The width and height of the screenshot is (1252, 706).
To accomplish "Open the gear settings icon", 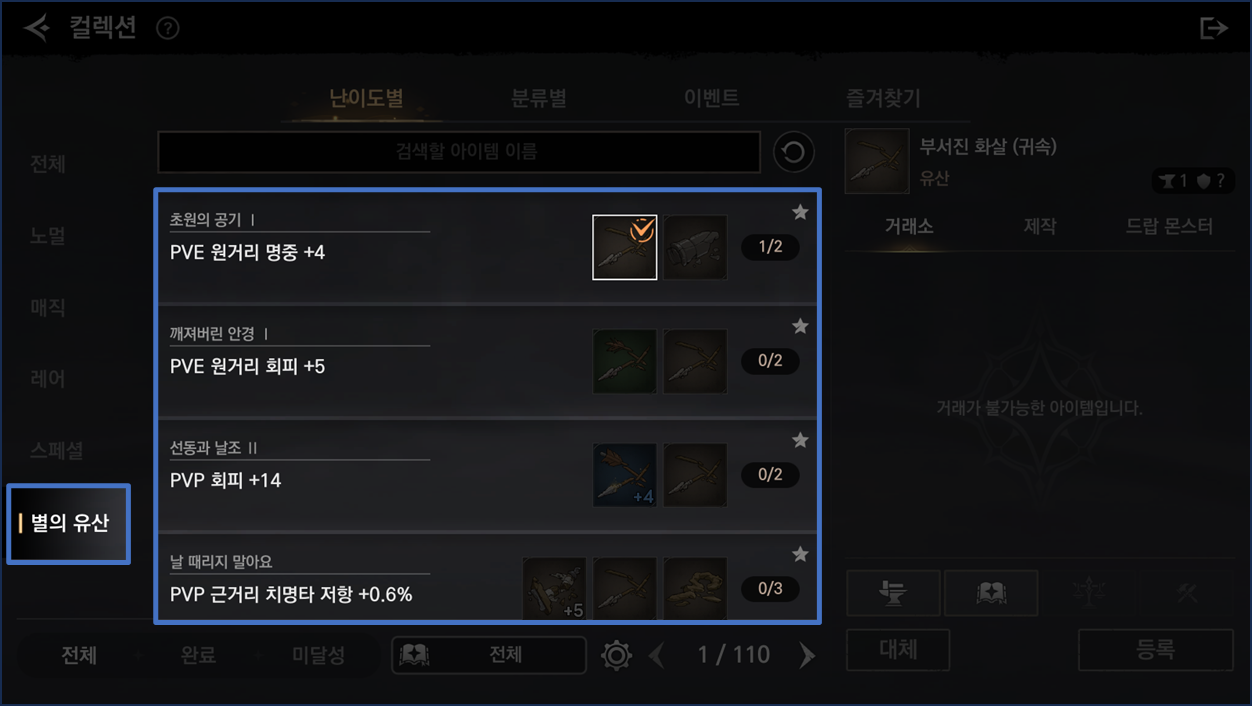I will click(616, 655).
